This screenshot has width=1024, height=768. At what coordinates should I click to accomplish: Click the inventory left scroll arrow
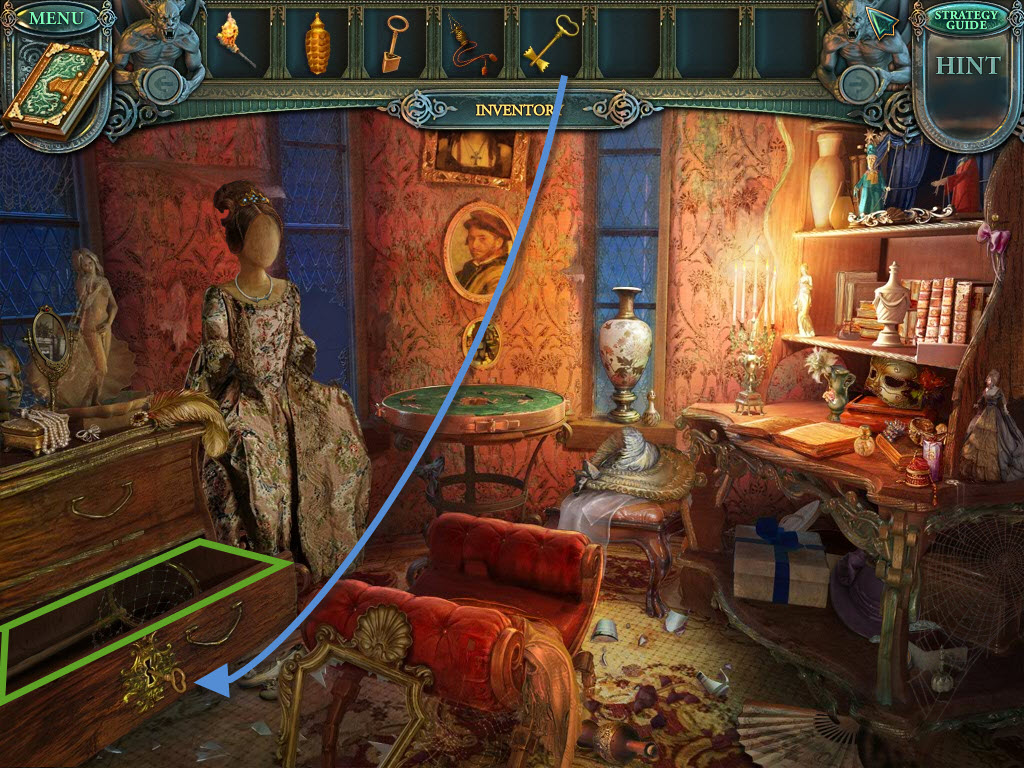pos(161,84)
